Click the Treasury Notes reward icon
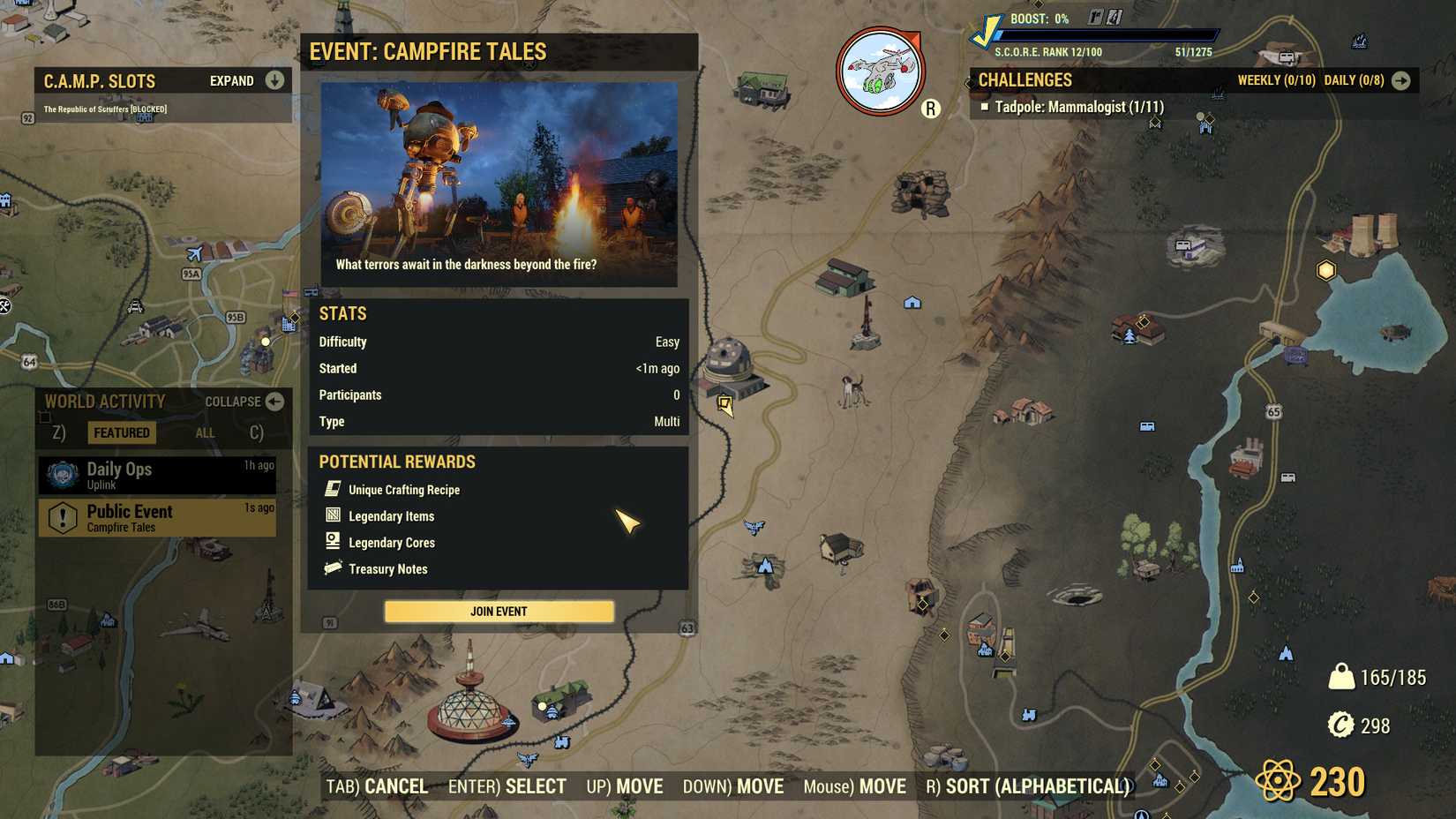 point(333,568)
